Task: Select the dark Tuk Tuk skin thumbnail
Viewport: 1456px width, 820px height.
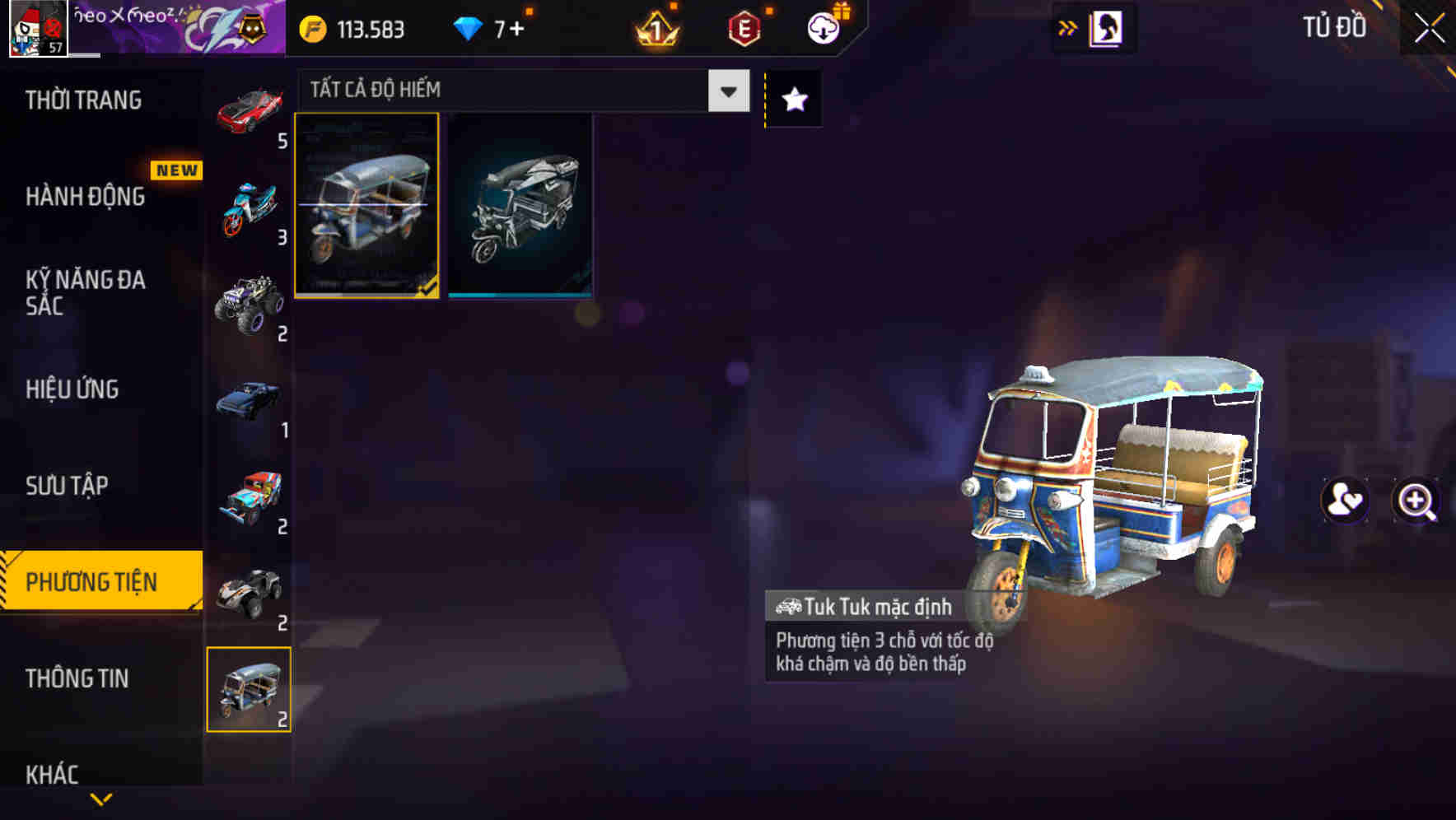Action: click(519, 206)
